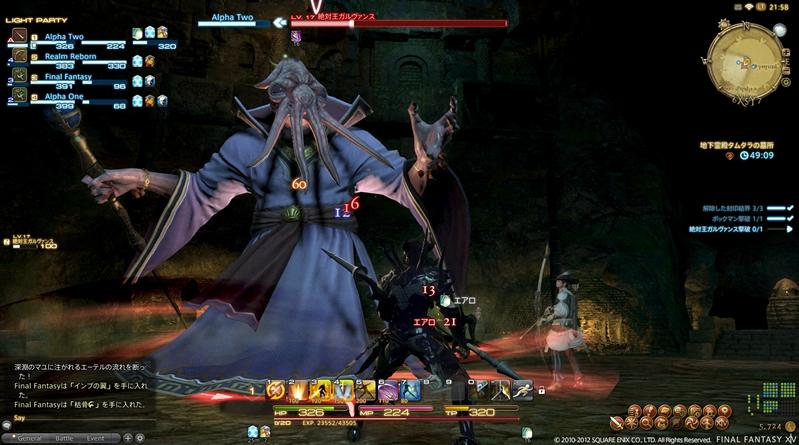Use the hotbar slot 2 ability
The image size is (799, 445).
(298, 390)
